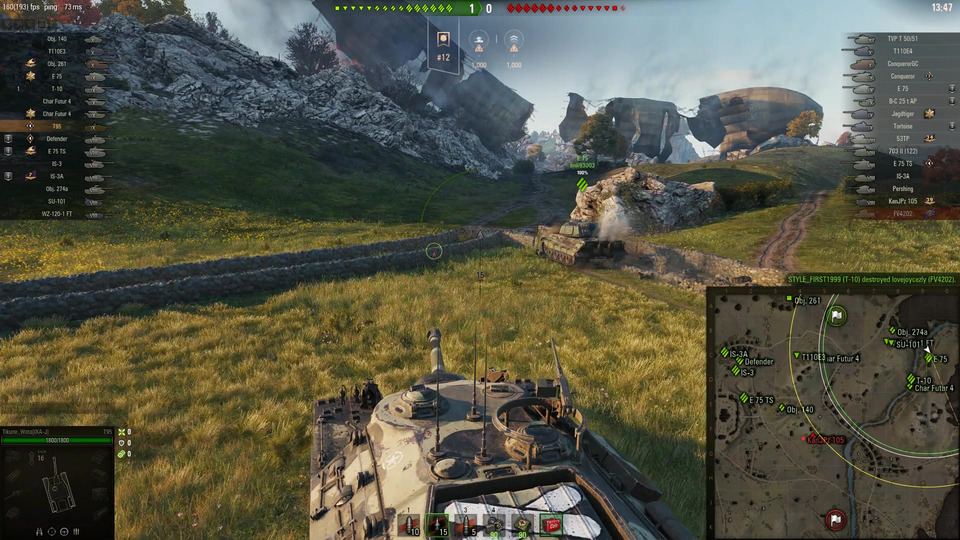Use the green first aid kit consumable

(522, 523)
